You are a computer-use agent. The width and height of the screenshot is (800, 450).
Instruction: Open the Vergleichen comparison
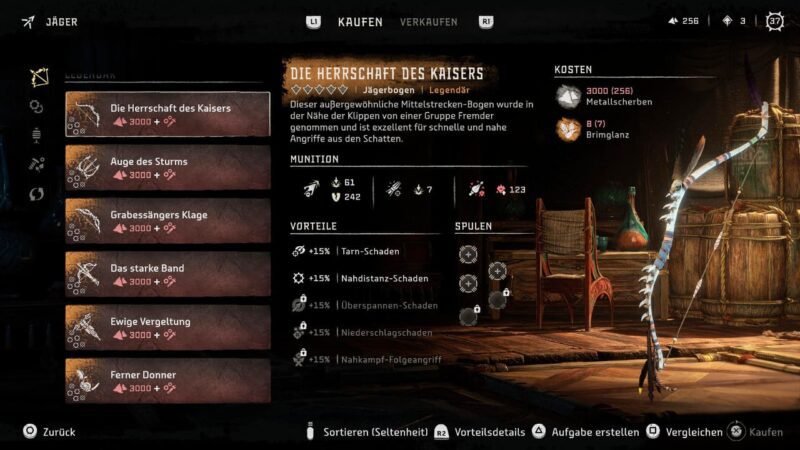[687, 432]
